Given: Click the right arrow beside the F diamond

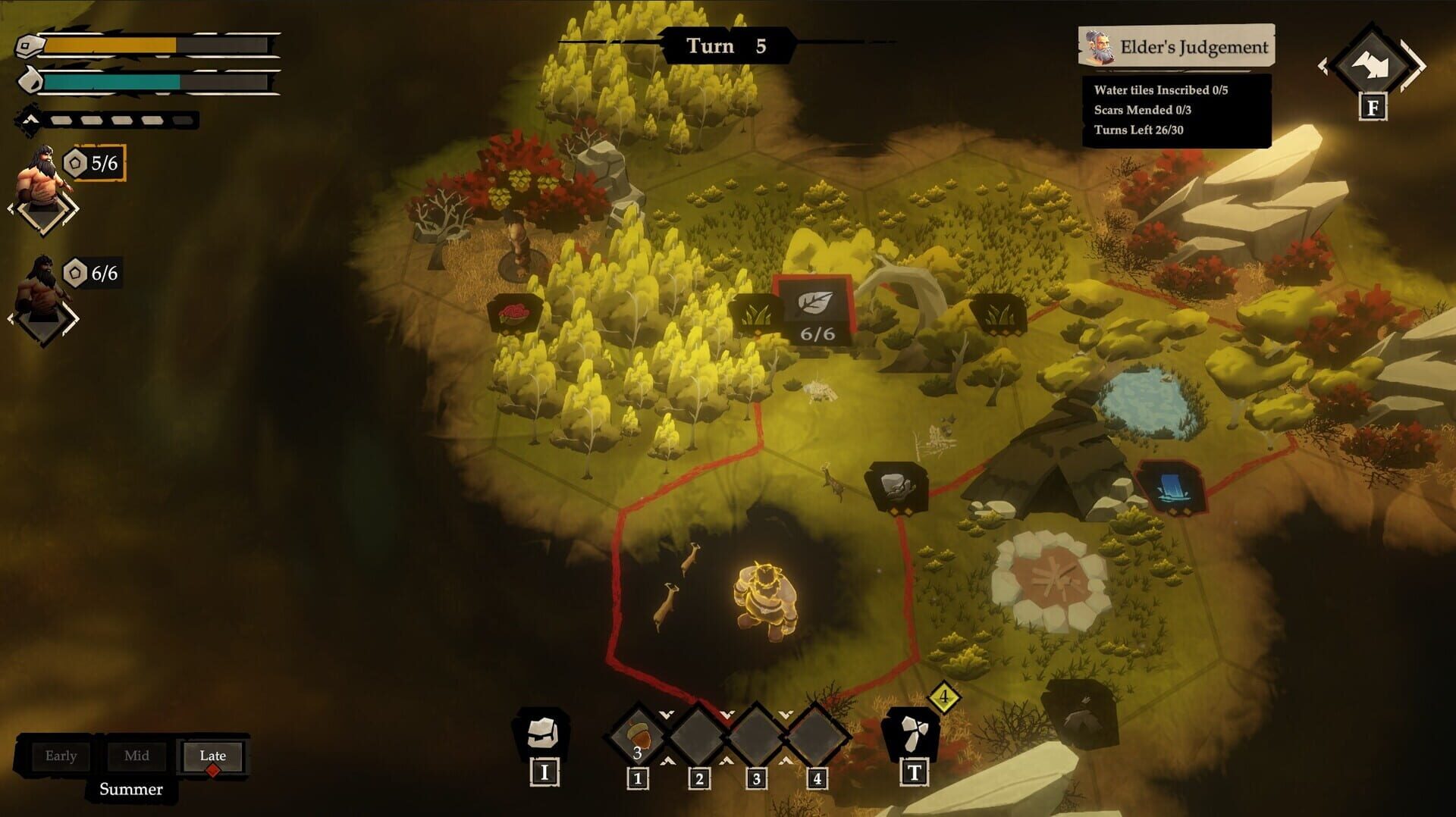Looking at the screenshot, I should (1414, 65).
